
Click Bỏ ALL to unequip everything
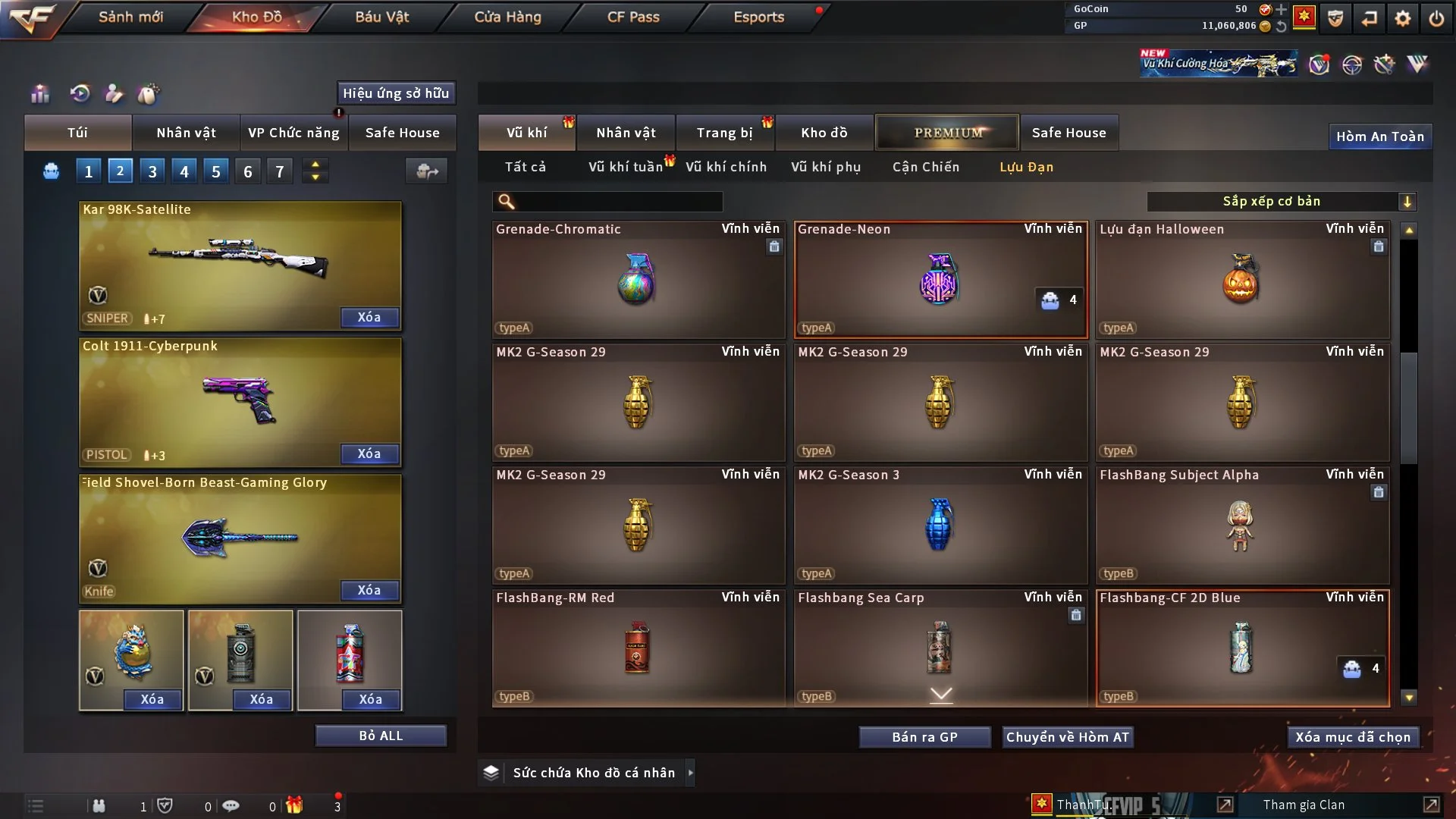(381, 736)
